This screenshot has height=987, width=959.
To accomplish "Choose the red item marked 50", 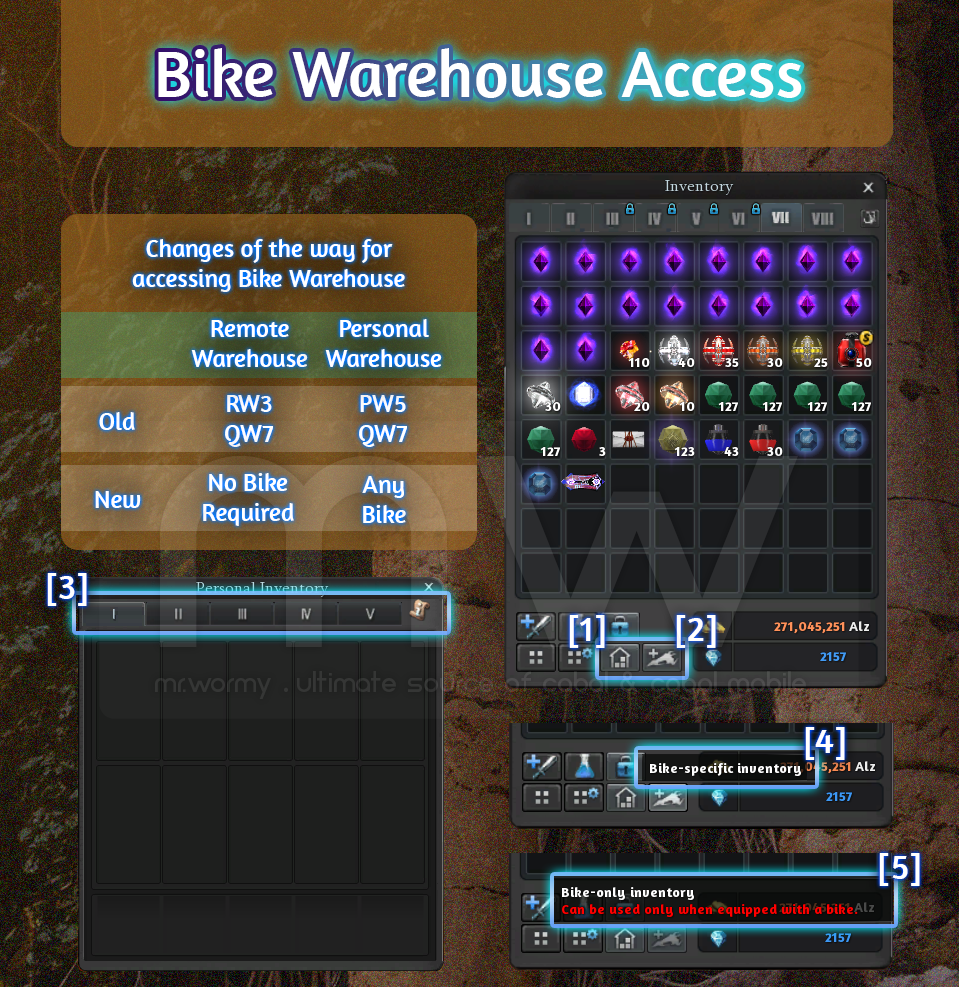I will point(850,352).
